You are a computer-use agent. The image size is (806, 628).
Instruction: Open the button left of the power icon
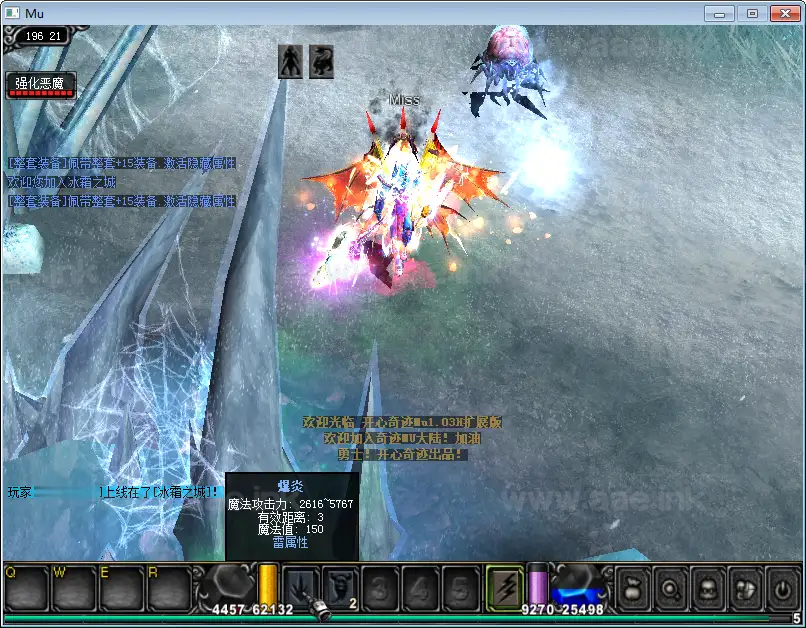coord(743,586)
